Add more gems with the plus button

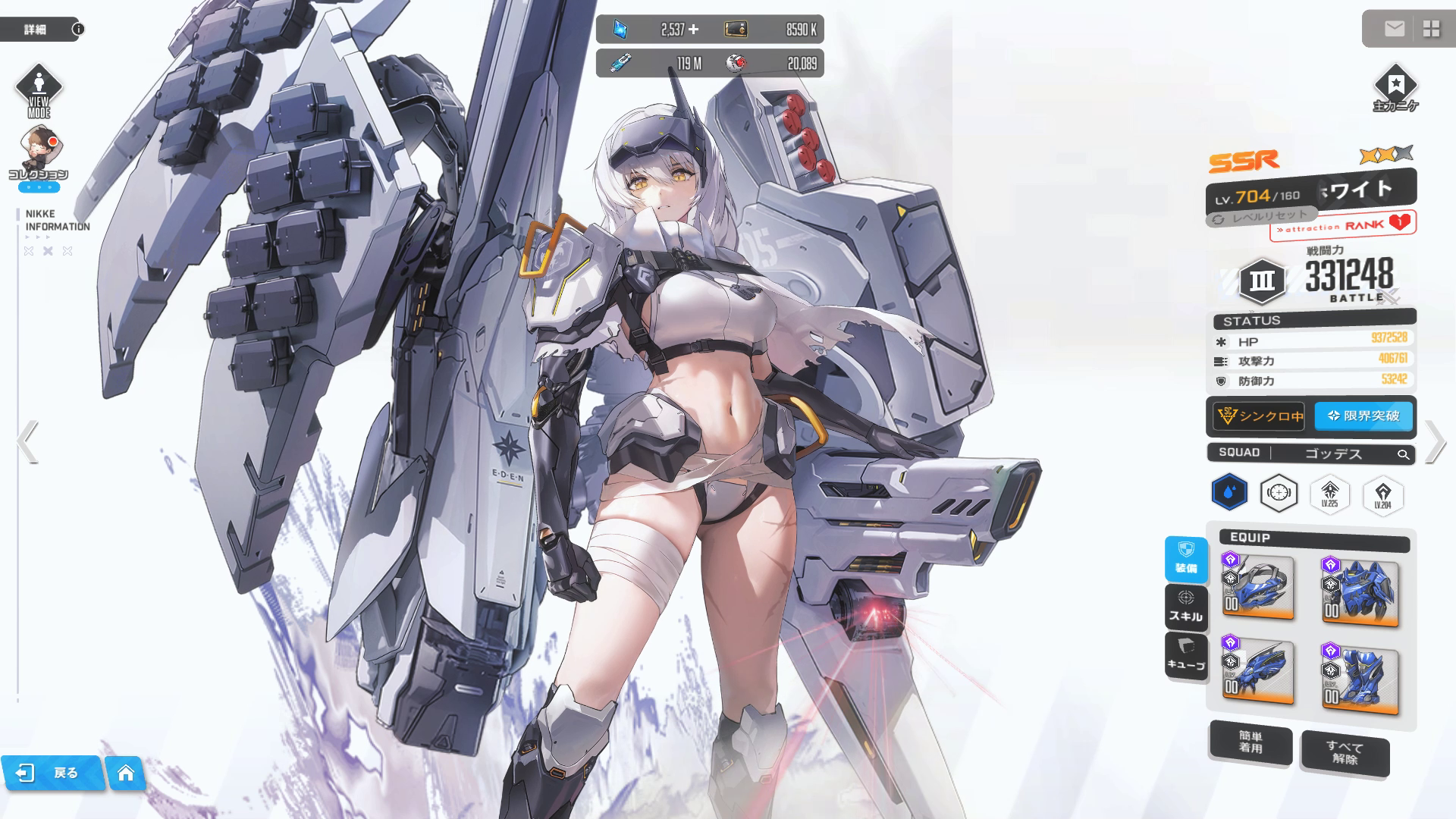[693, 30]
